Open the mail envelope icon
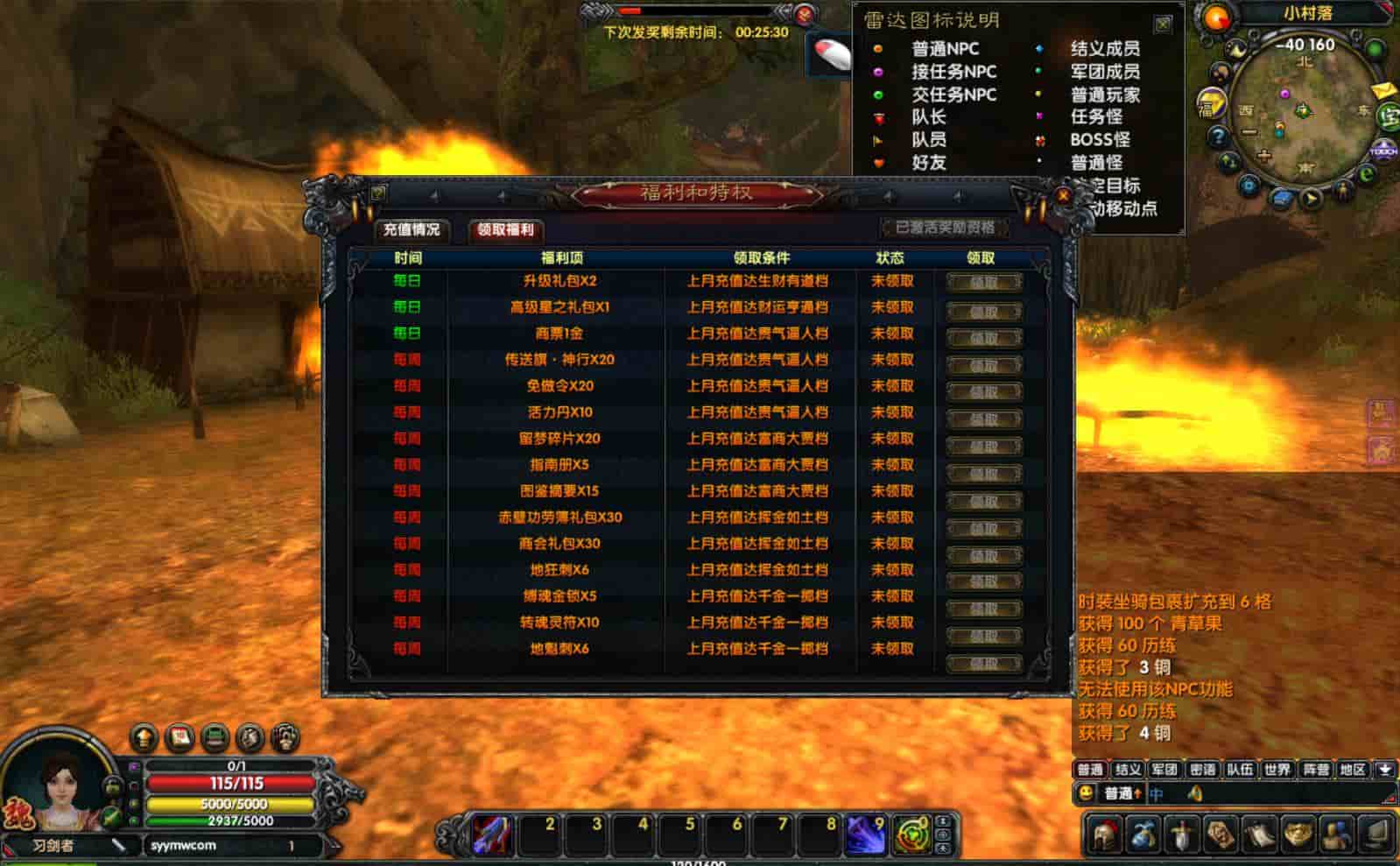 [1382, 90]
